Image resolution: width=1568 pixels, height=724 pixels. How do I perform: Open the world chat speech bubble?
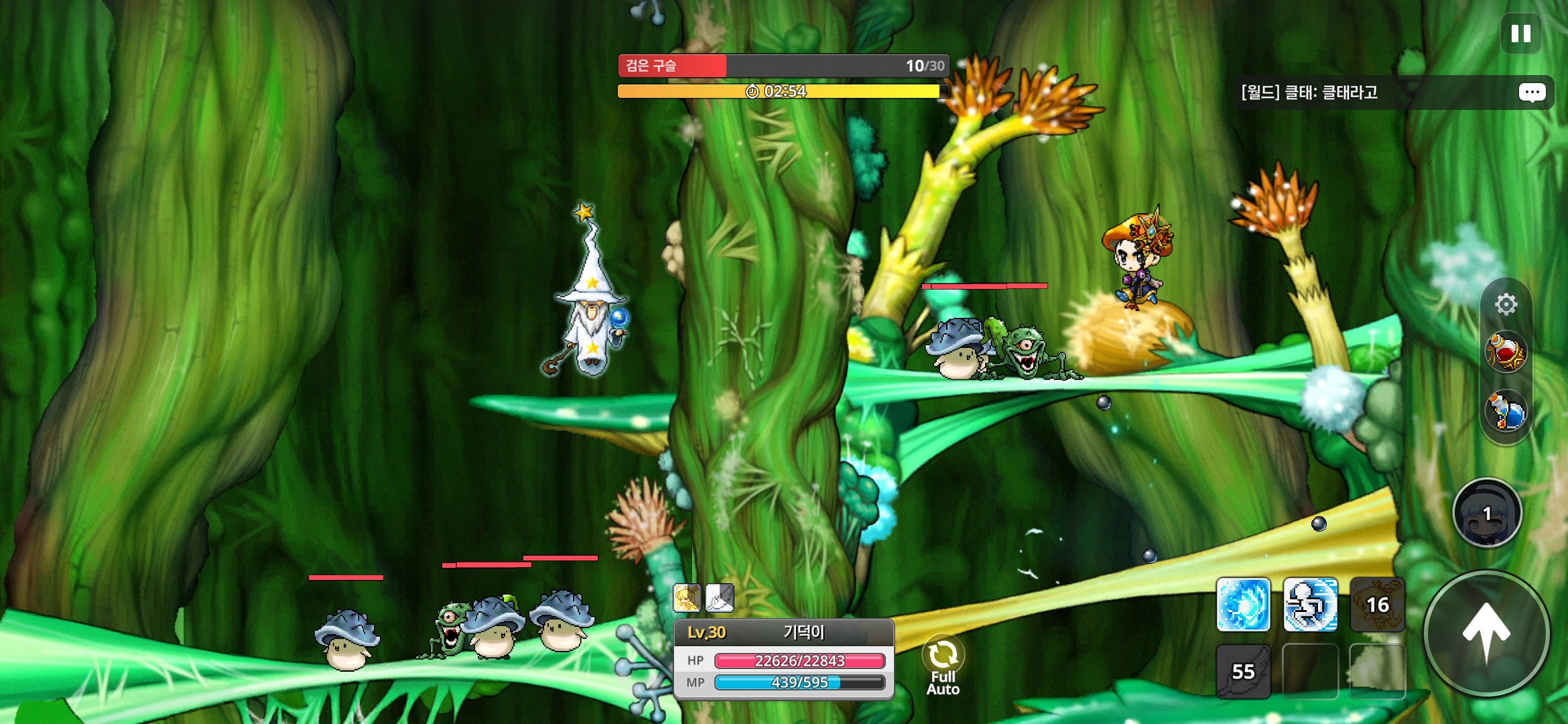coord(1532,93)
